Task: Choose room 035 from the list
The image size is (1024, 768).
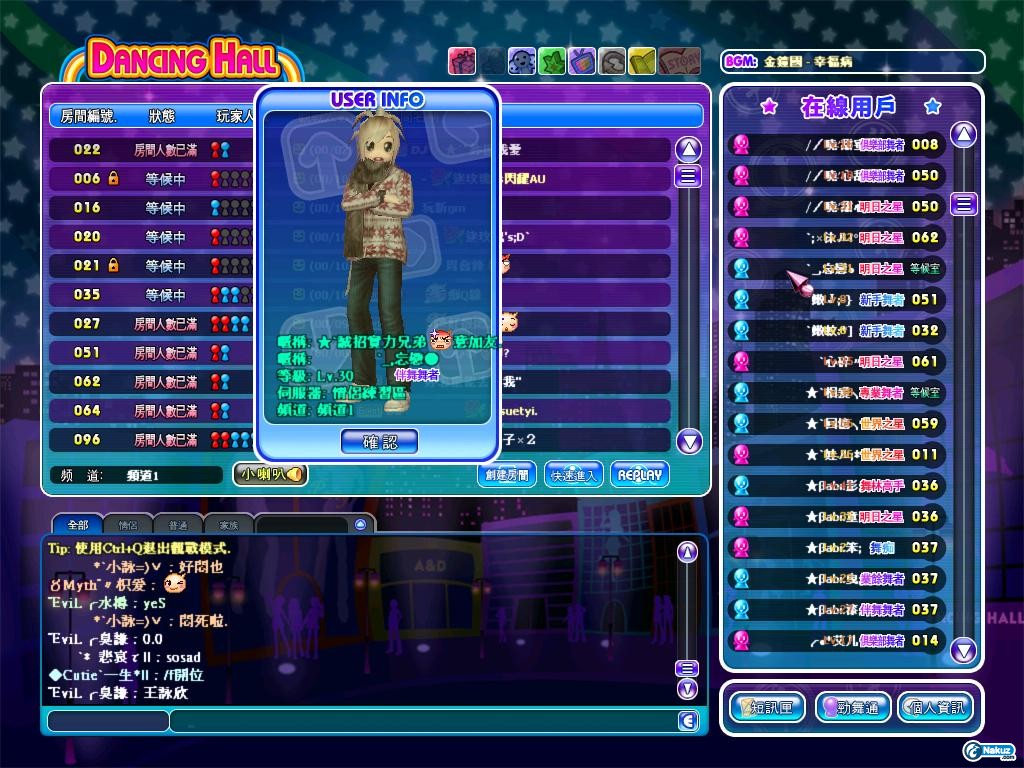Action: [x=150, y=295]
